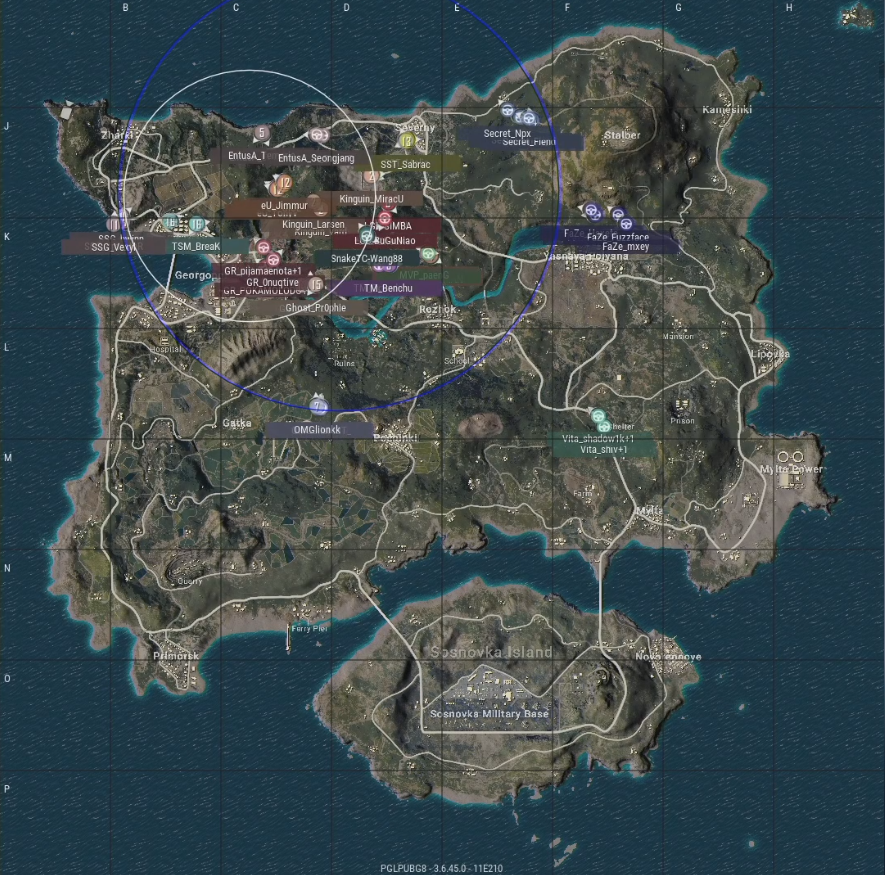
Task: Select the Kinguin_MiracU name tag
Action: coord(372,199)
